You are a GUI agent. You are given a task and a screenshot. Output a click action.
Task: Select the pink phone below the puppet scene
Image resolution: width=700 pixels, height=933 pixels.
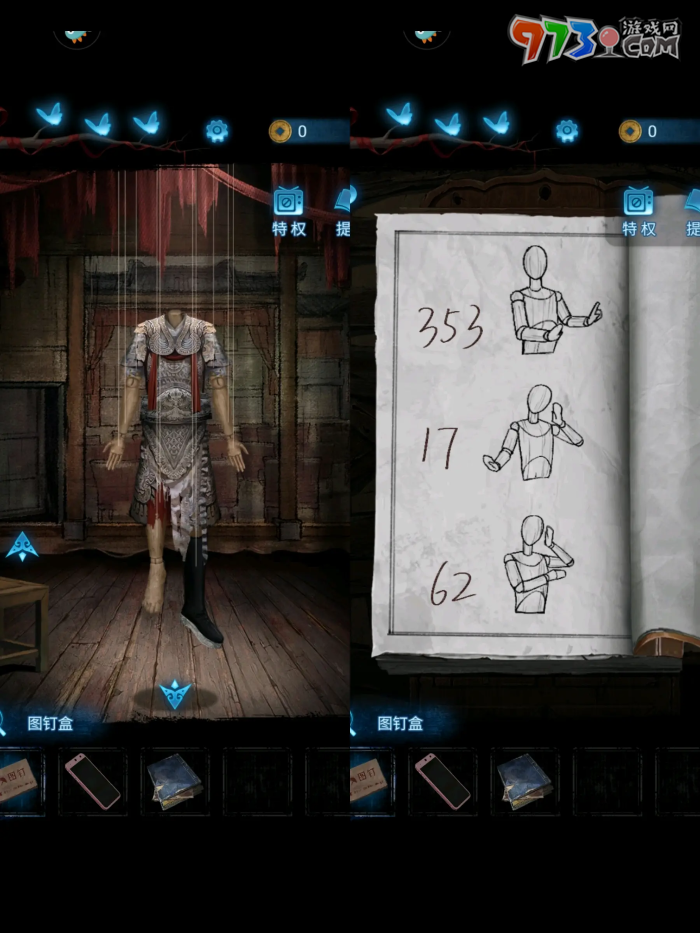pos(92,781)
